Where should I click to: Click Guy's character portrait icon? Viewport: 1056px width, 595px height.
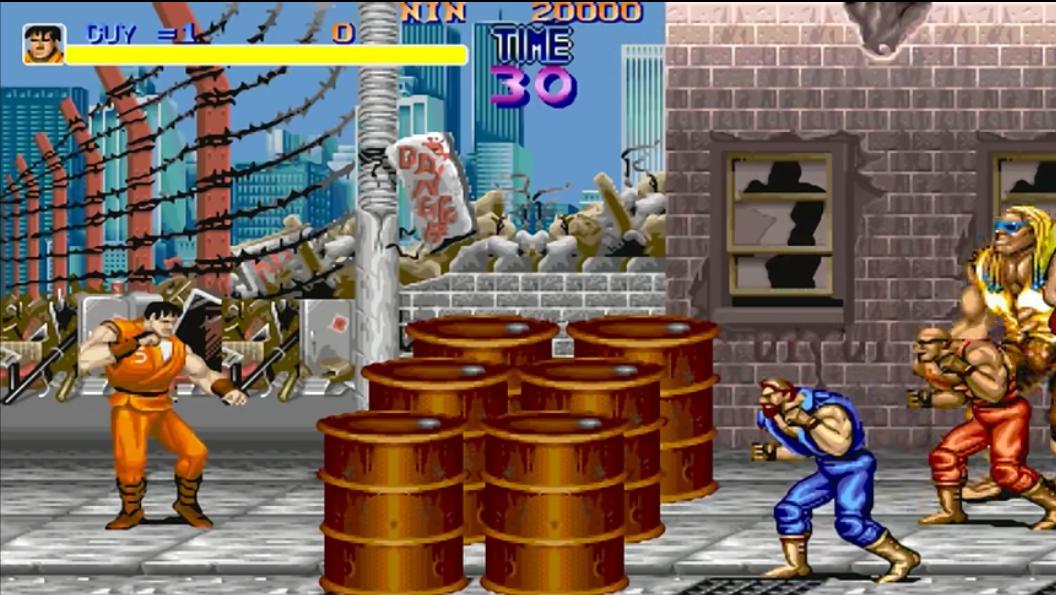click(x=44, y=44)
